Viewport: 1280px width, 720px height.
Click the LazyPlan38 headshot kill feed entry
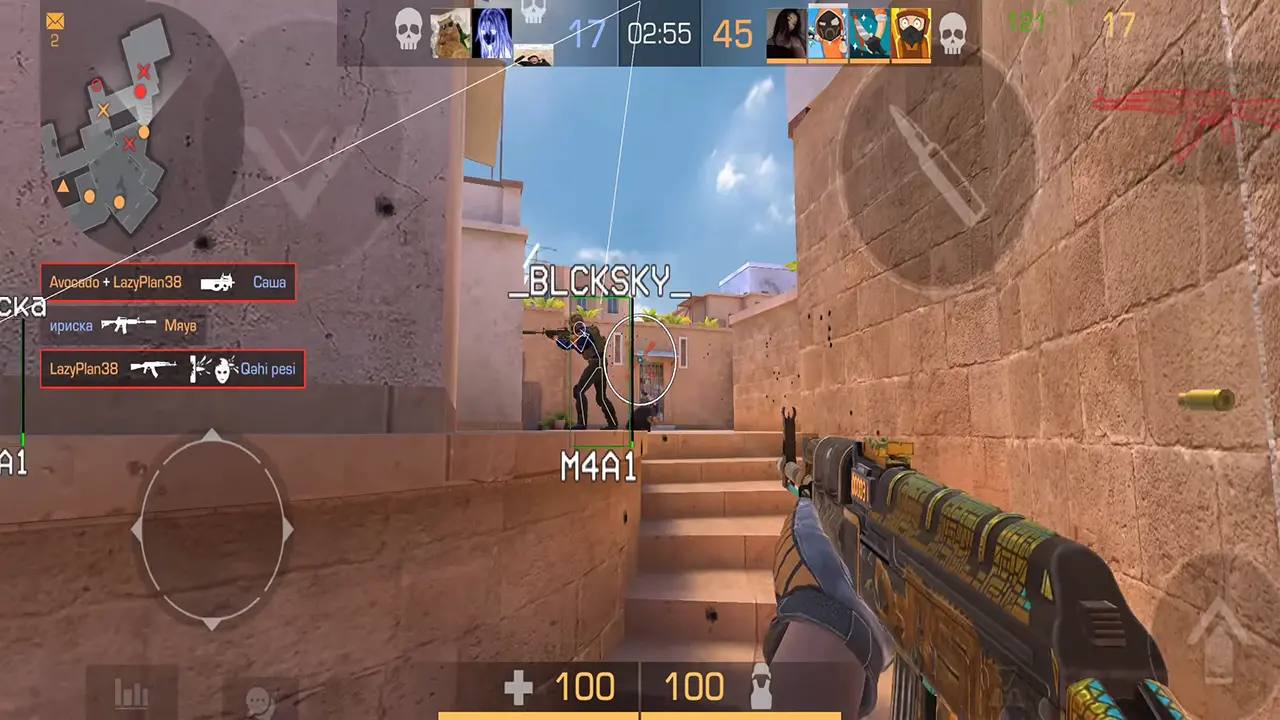click(172, 369)
